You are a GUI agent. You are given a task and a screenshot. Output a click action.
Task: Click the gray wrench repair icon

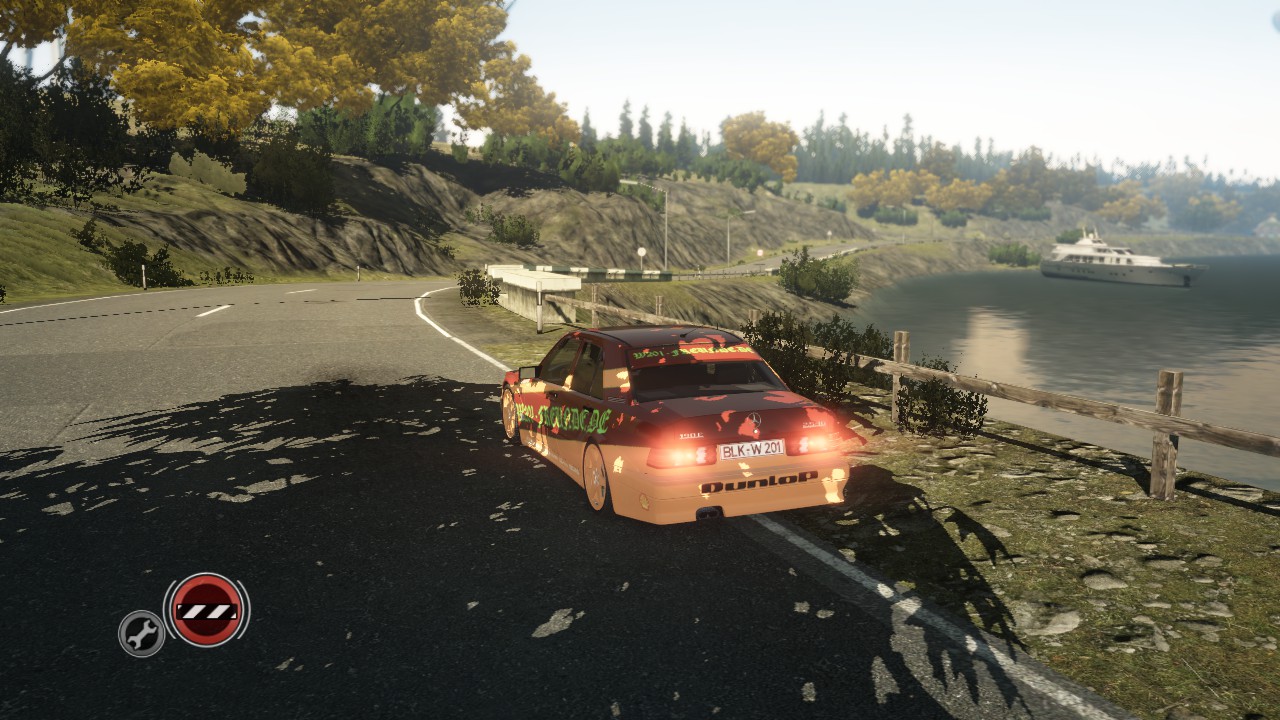(x=142, y=633)
